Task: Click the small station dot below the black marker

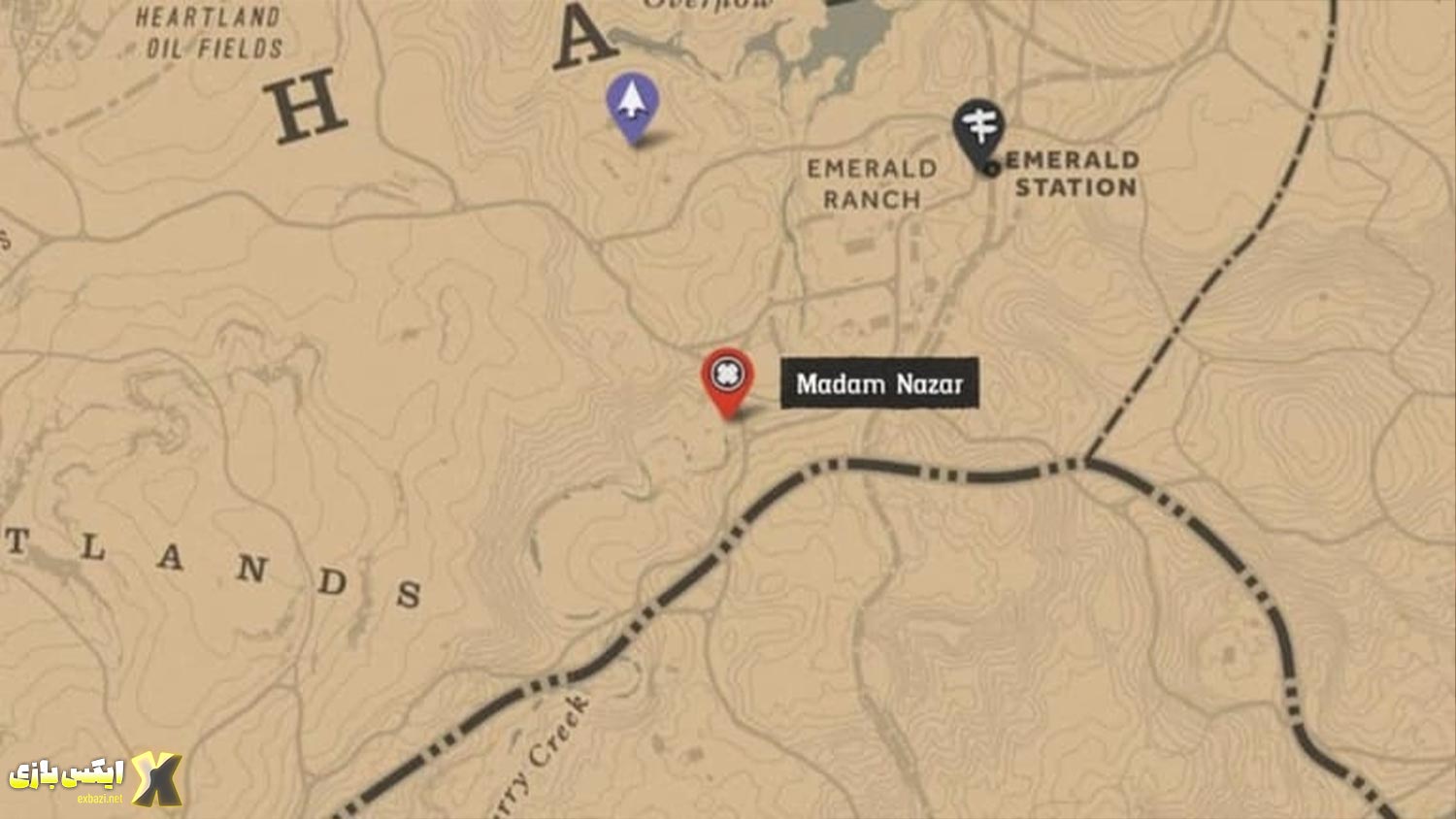Action: 992,168
